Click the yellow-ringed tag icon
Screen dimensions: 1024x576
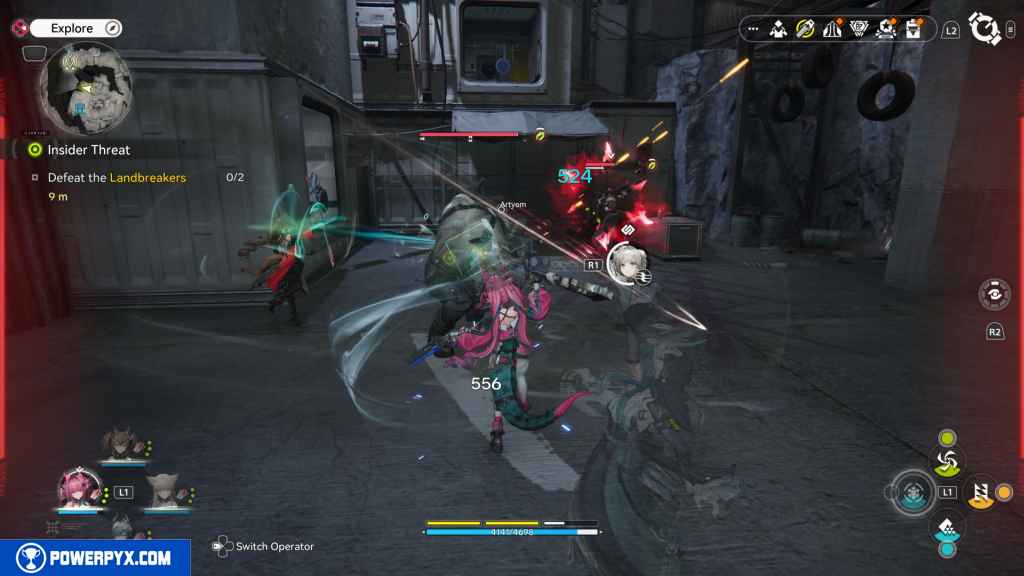(x=805, y=29)
